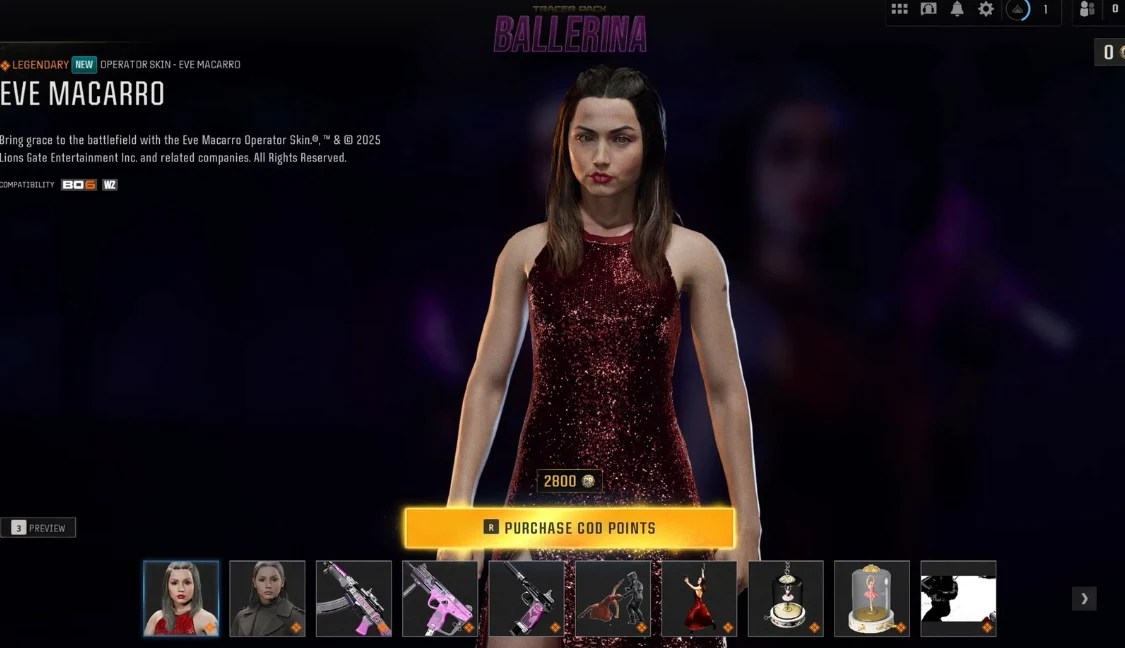Select the ballerina glass dome thumbnail
Image resolution: width=1125 pixels, height=648 pixels.
tap(872, 598)
